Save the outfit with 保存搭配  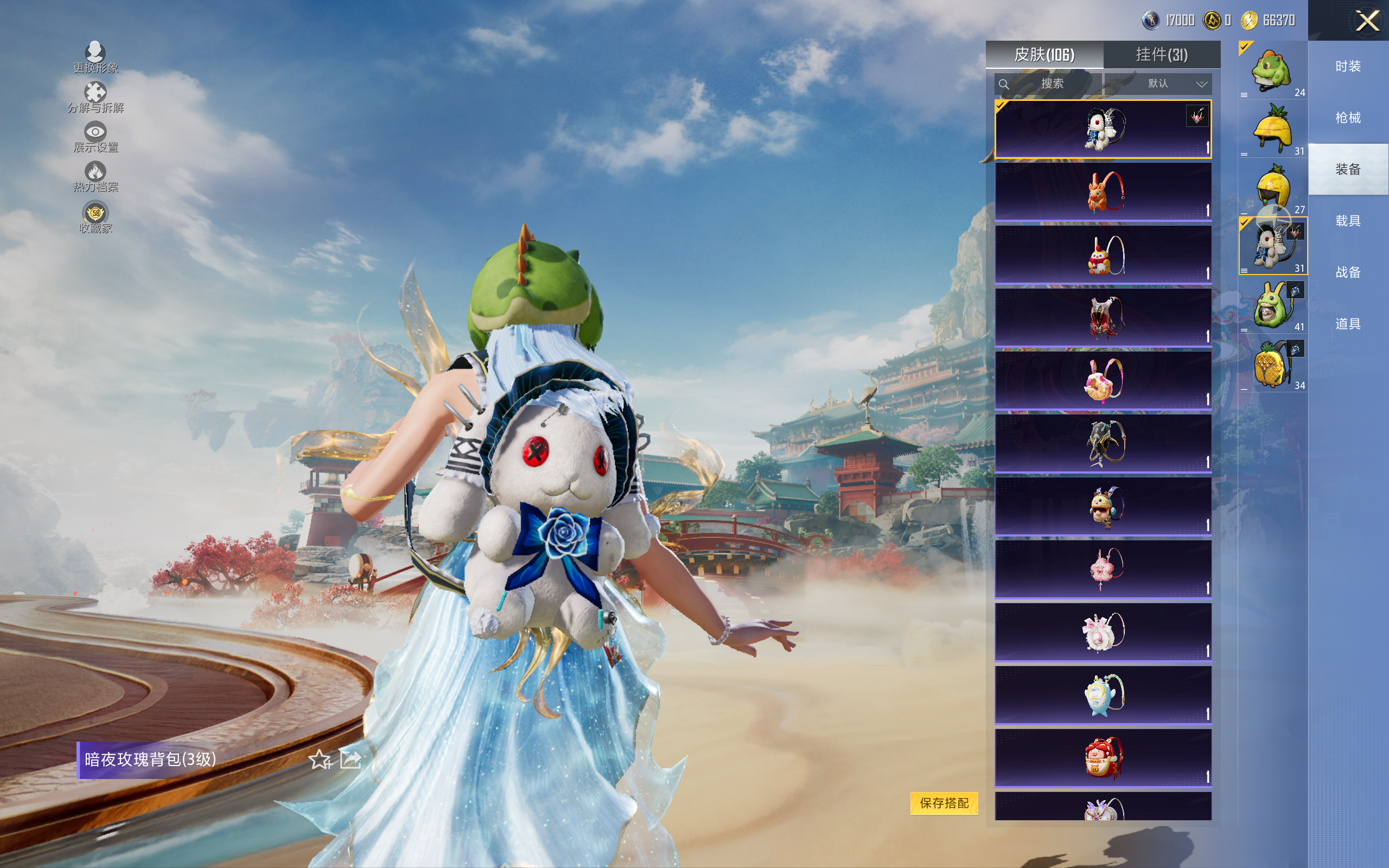[944, 802]
